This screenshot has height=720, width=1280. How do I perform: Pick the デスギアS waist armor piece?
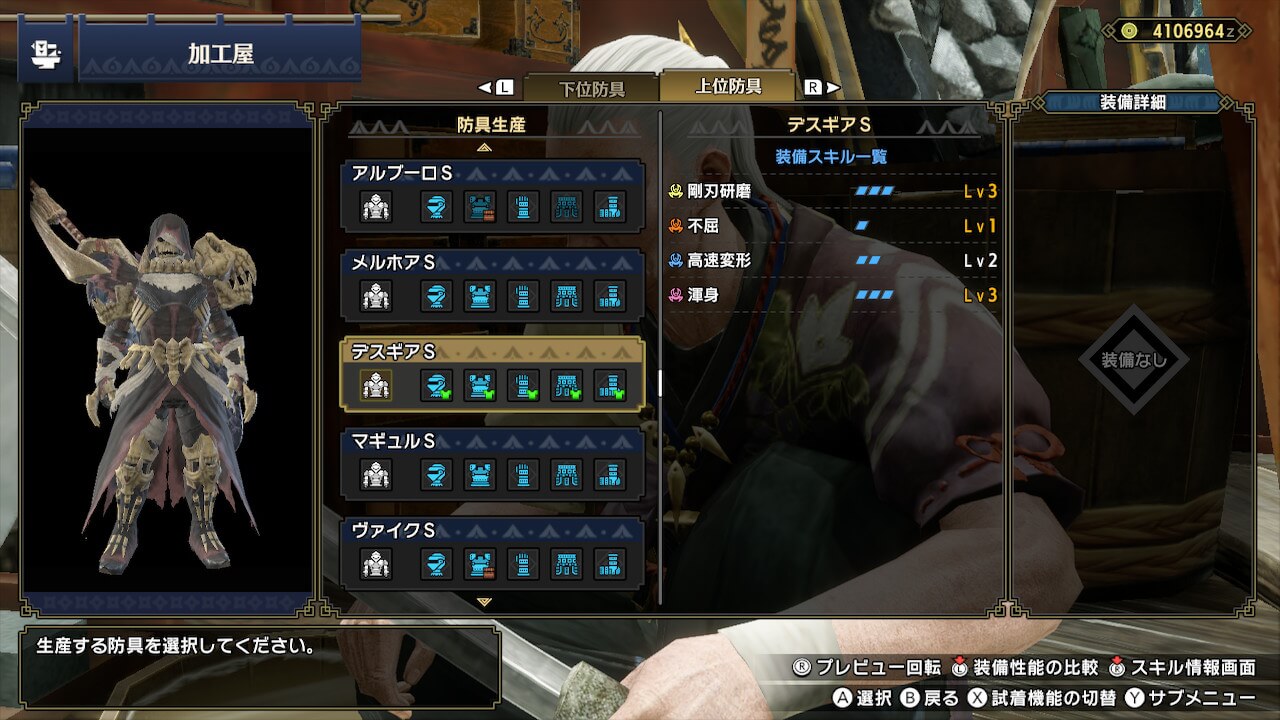click(x=567, y=385)
